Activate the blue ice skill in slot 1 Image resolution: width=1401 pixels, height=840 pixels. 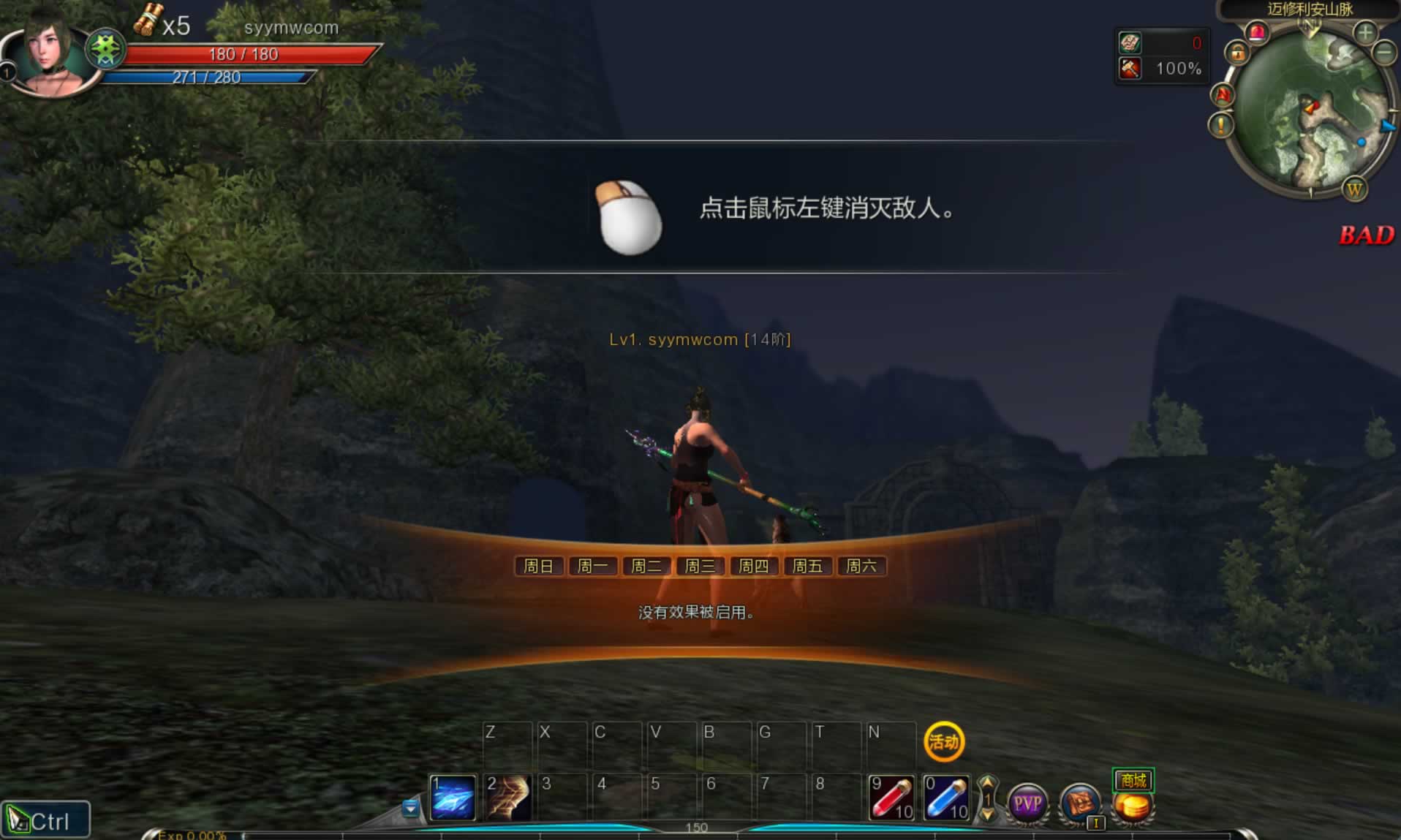point(453,798)
